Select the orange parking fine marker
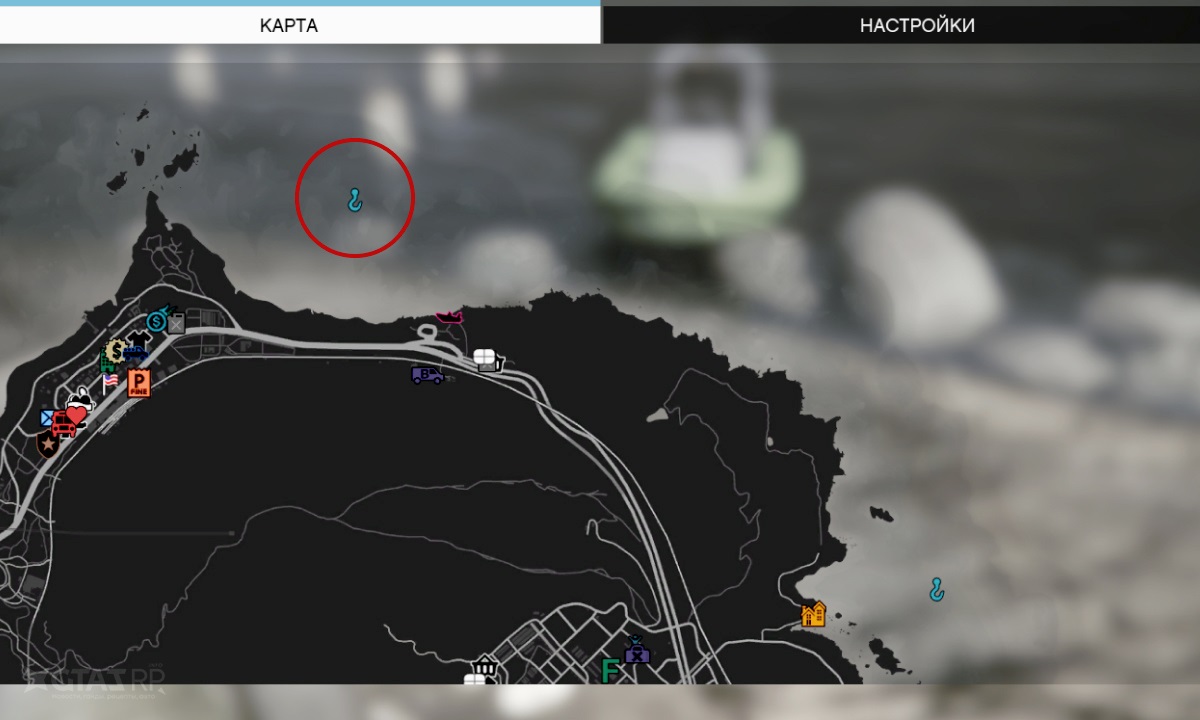 pyautogui.click(x=138, y=383)
